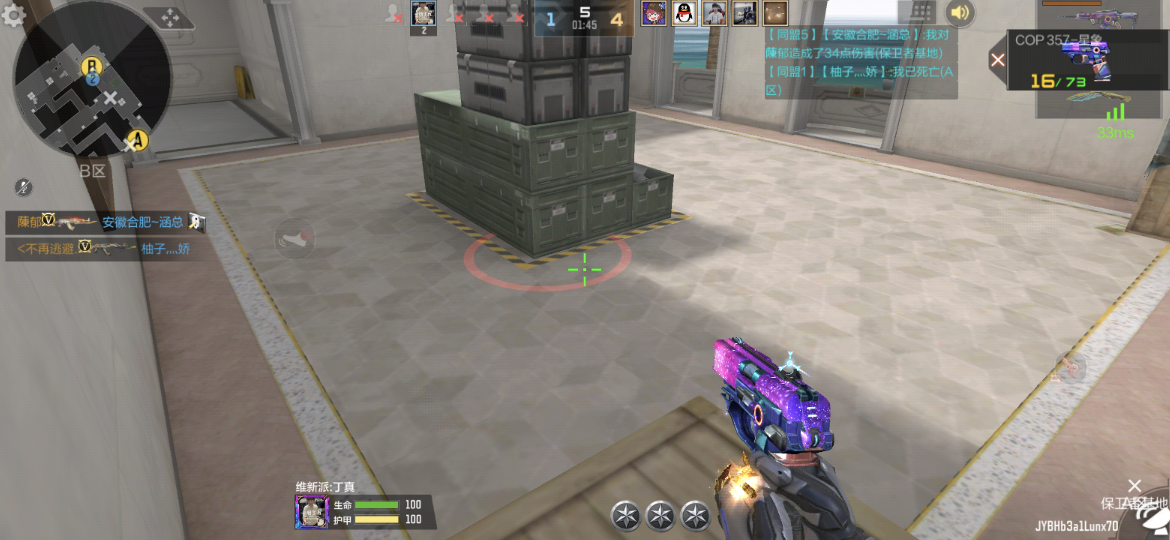
Task: Select the purple-haired anime player avatar
Action: [654, 13]
